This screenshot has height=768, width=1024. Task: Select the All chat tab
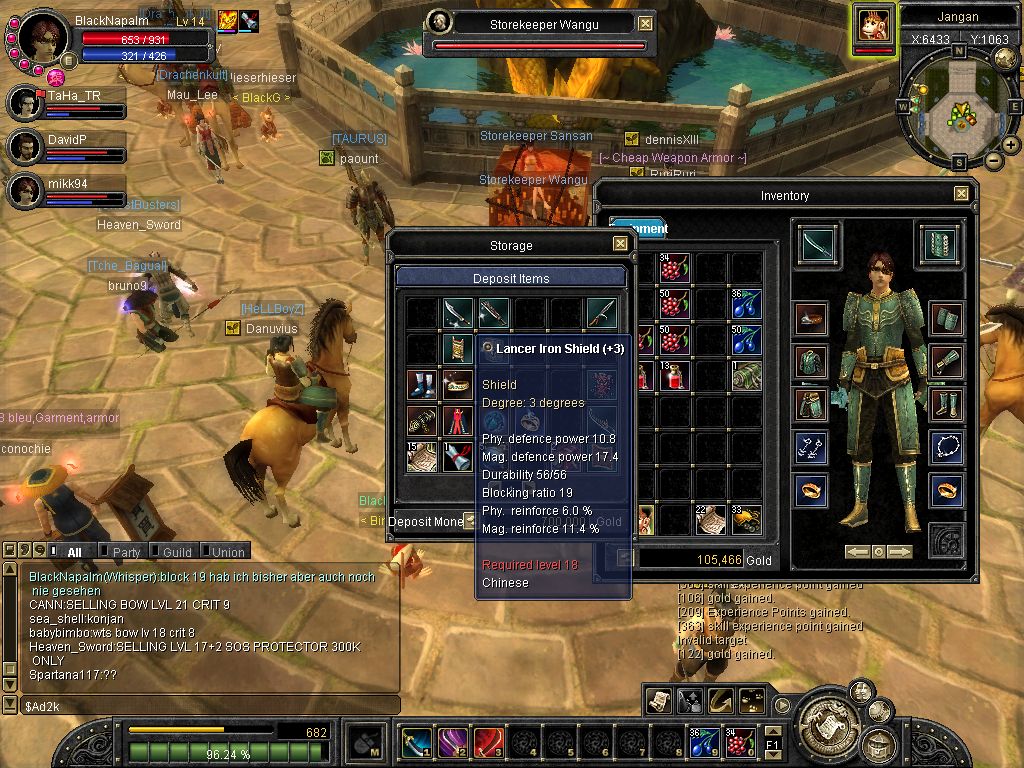click(73, 551)
